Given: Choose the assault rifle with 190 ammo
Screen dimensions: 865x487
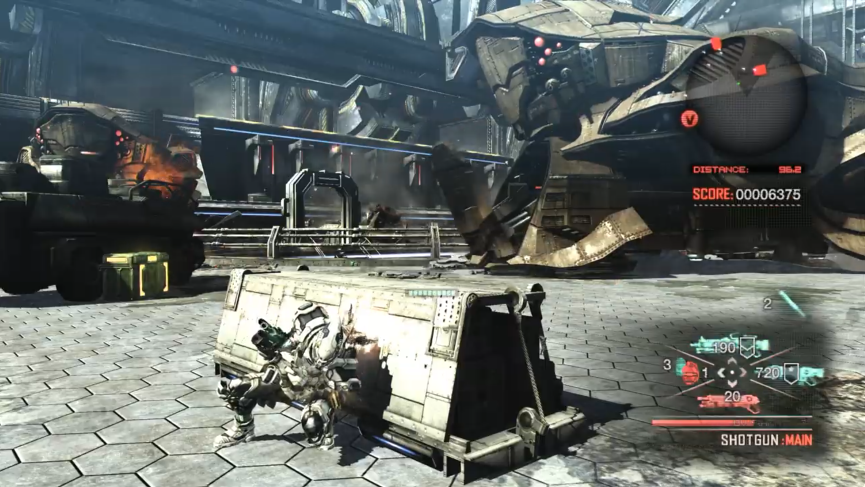Looking at the screenshot, I should pos(741,345).
